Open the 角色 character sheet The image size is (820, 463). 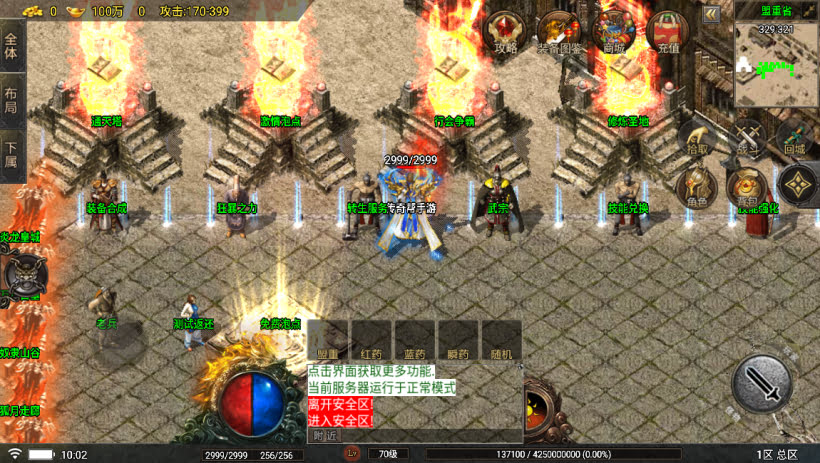[x=696, y=187]
